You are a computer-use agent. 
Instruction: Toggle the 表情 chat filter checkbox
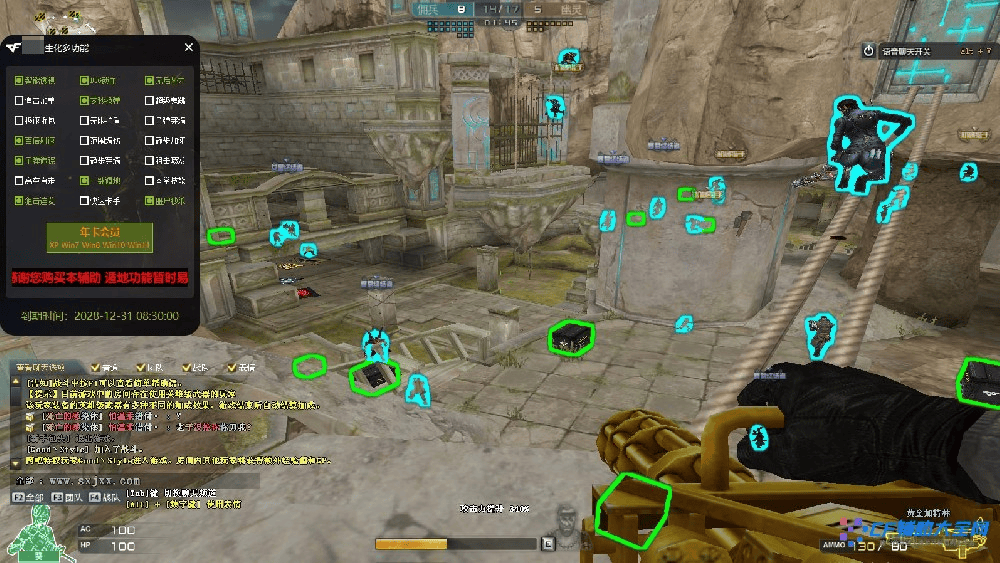coord(231,368)
